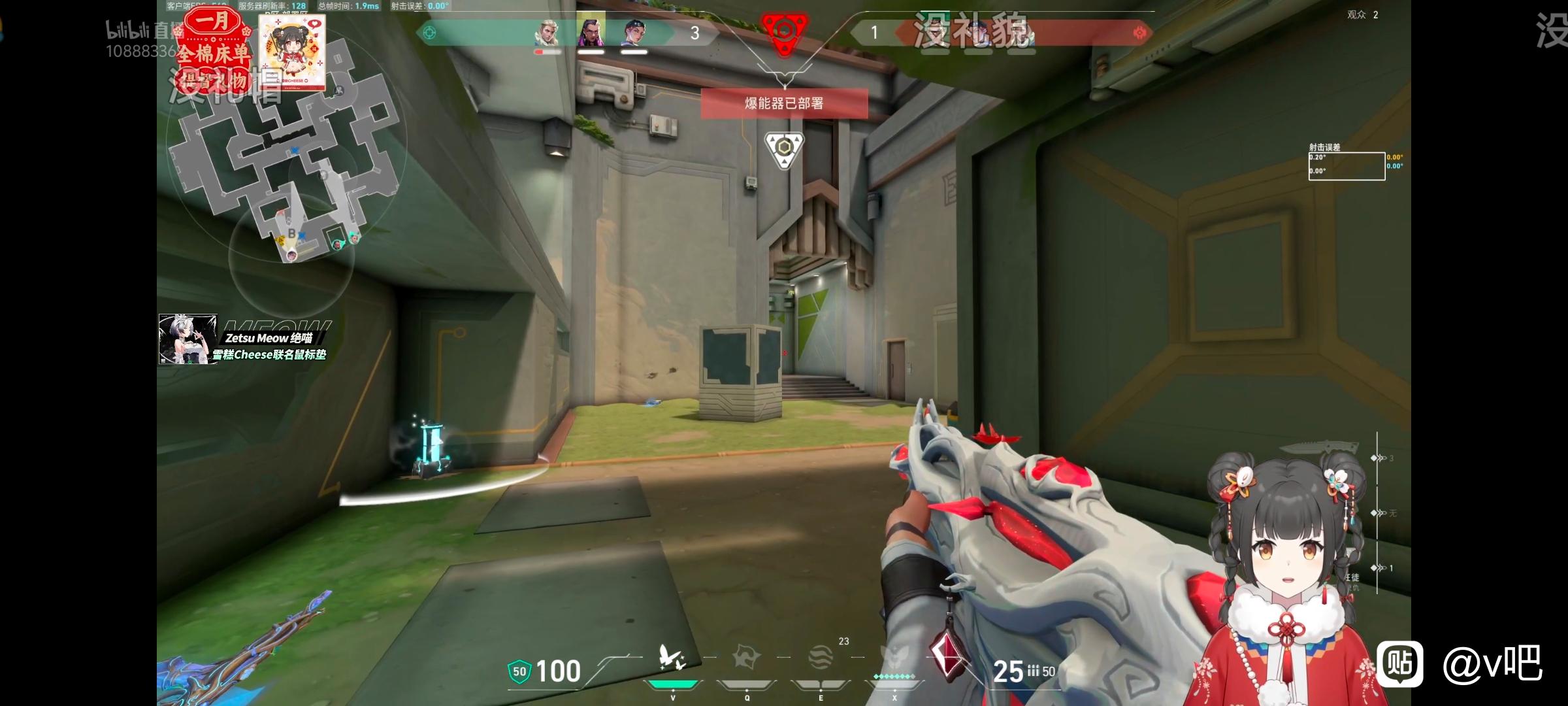Use the wavy sphere E ability
Viewport: 1568px width, 706px height.
[x=821, y=658]
